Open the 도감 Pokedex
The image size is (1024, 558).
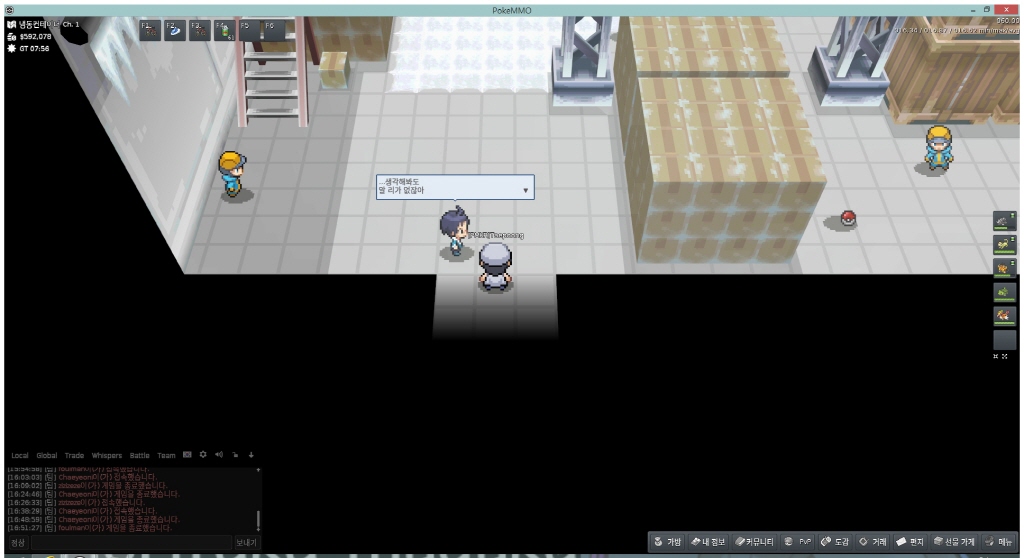coord(836,541)
